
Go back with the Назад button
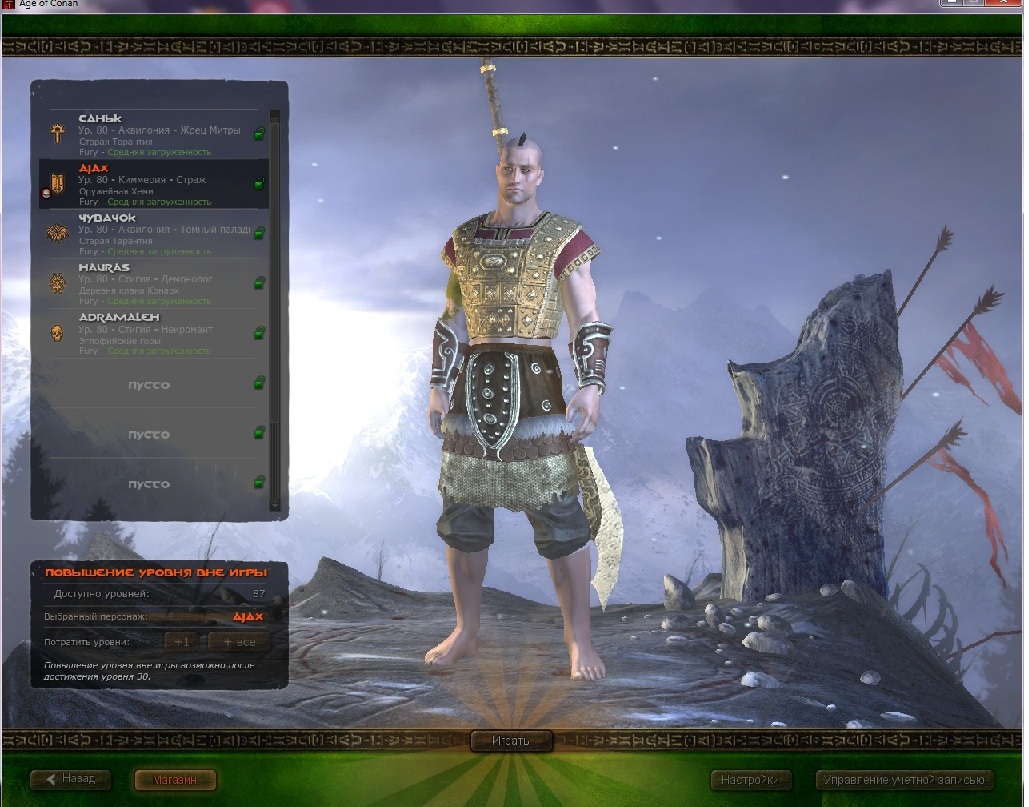pos(70,779)
